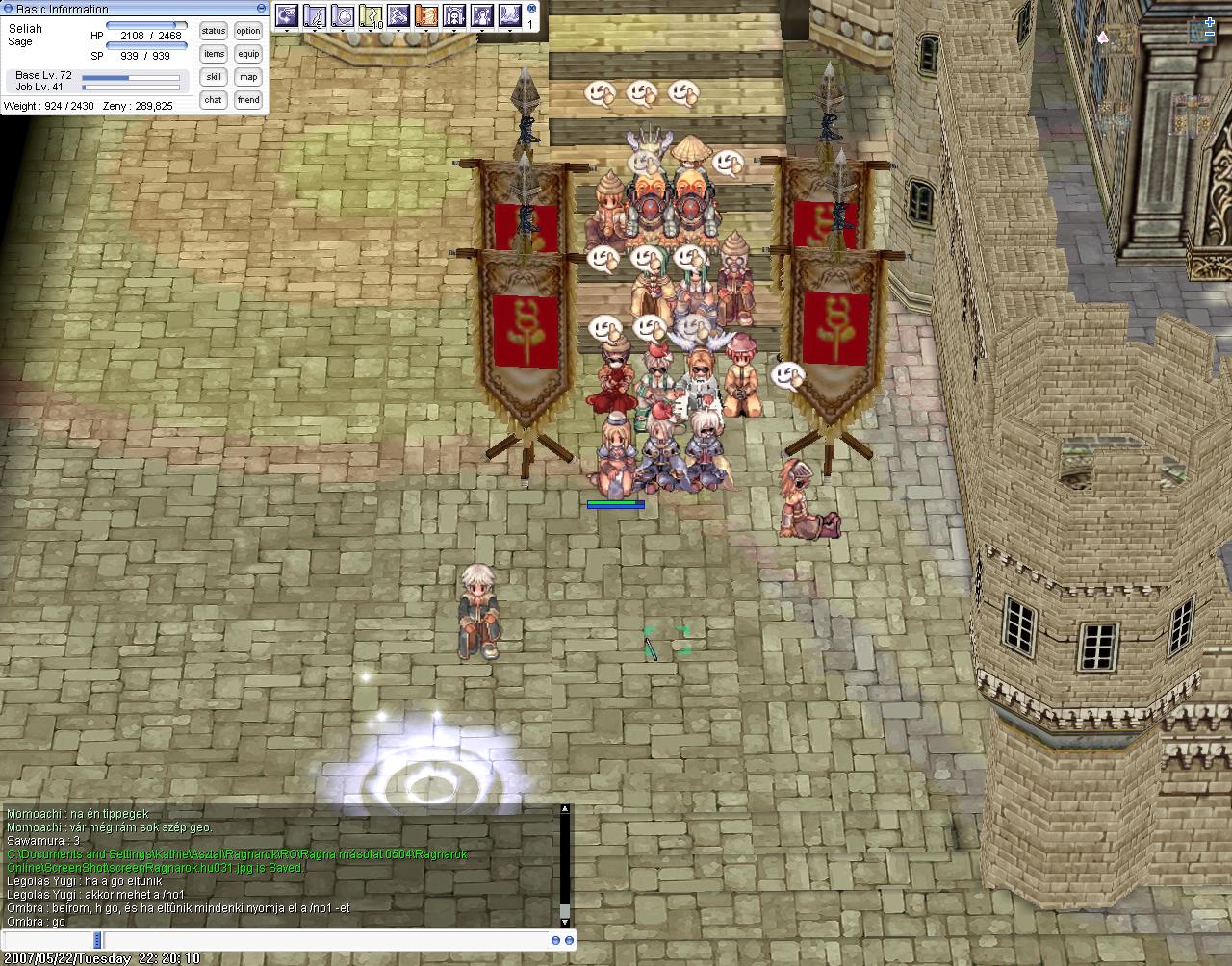Screen dimensions: 1232x966
Task: Zoom in the minimap with plus button
Action: 1209,22
